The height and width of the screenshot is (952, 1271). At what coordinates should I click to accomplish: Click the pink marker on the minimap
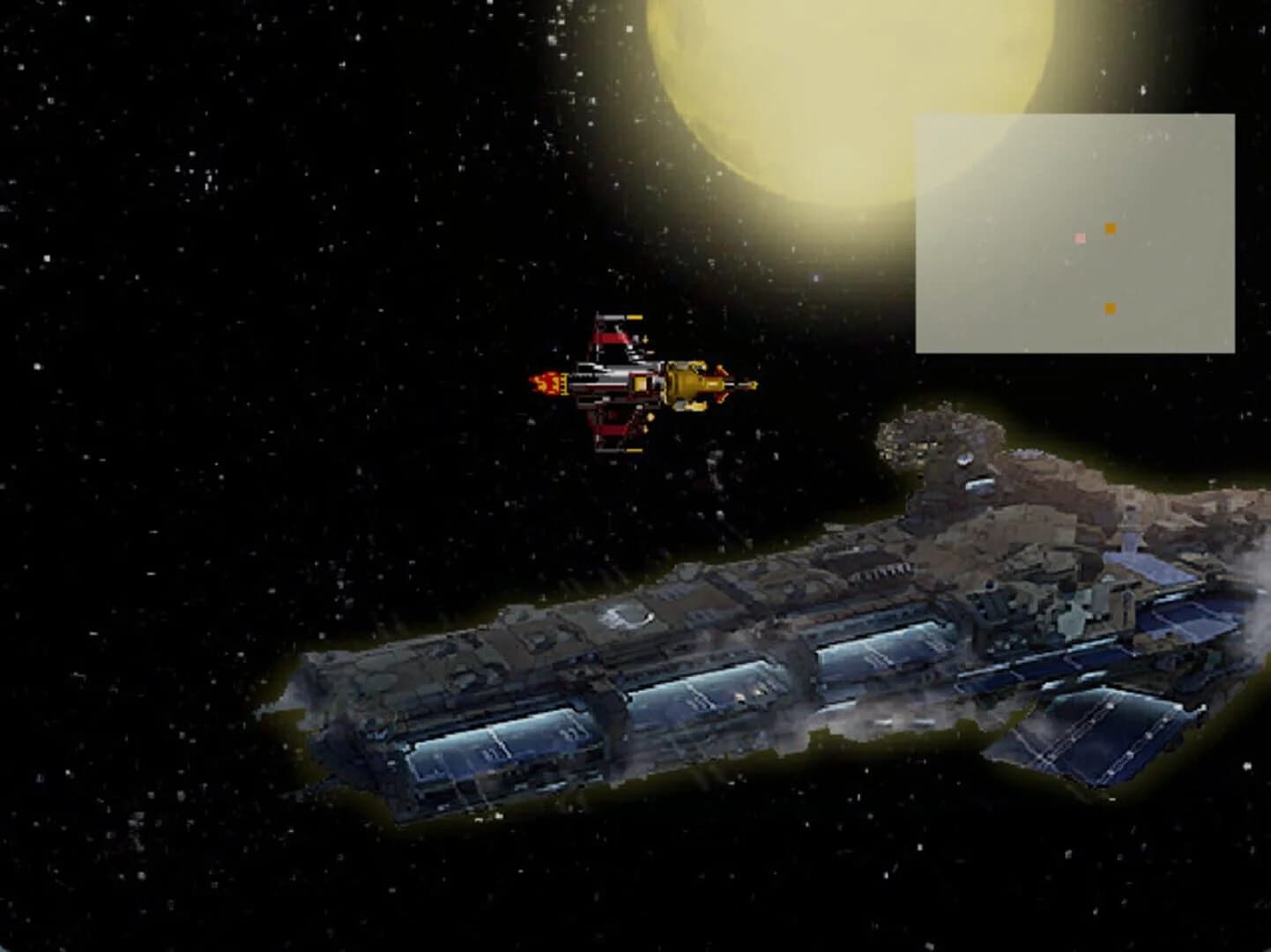pos(1080,238)
